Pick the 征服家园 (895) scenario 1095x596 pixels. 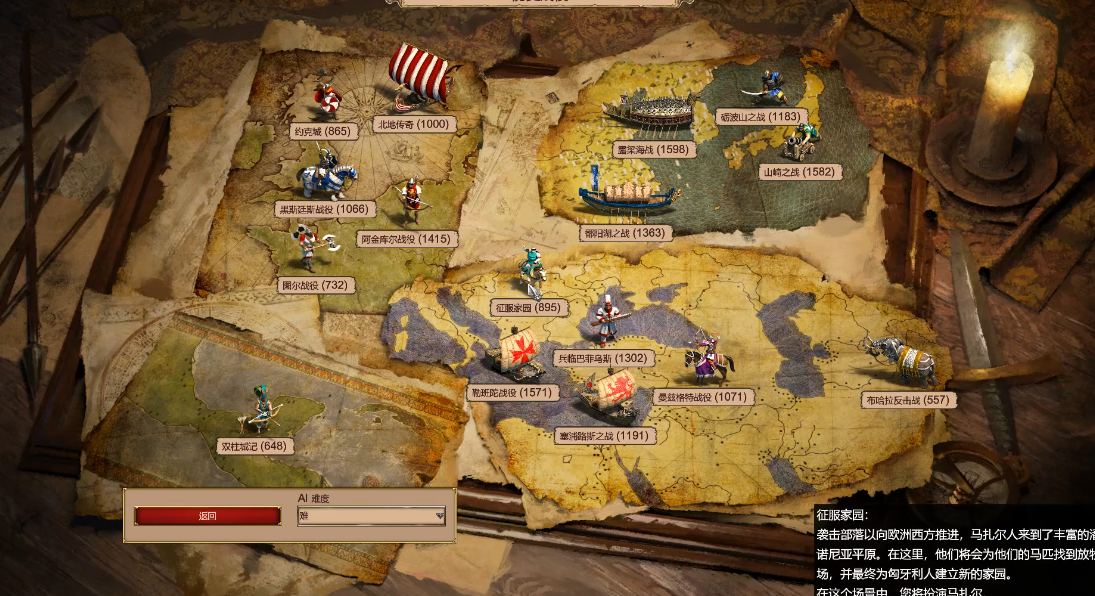coord(527,307)
